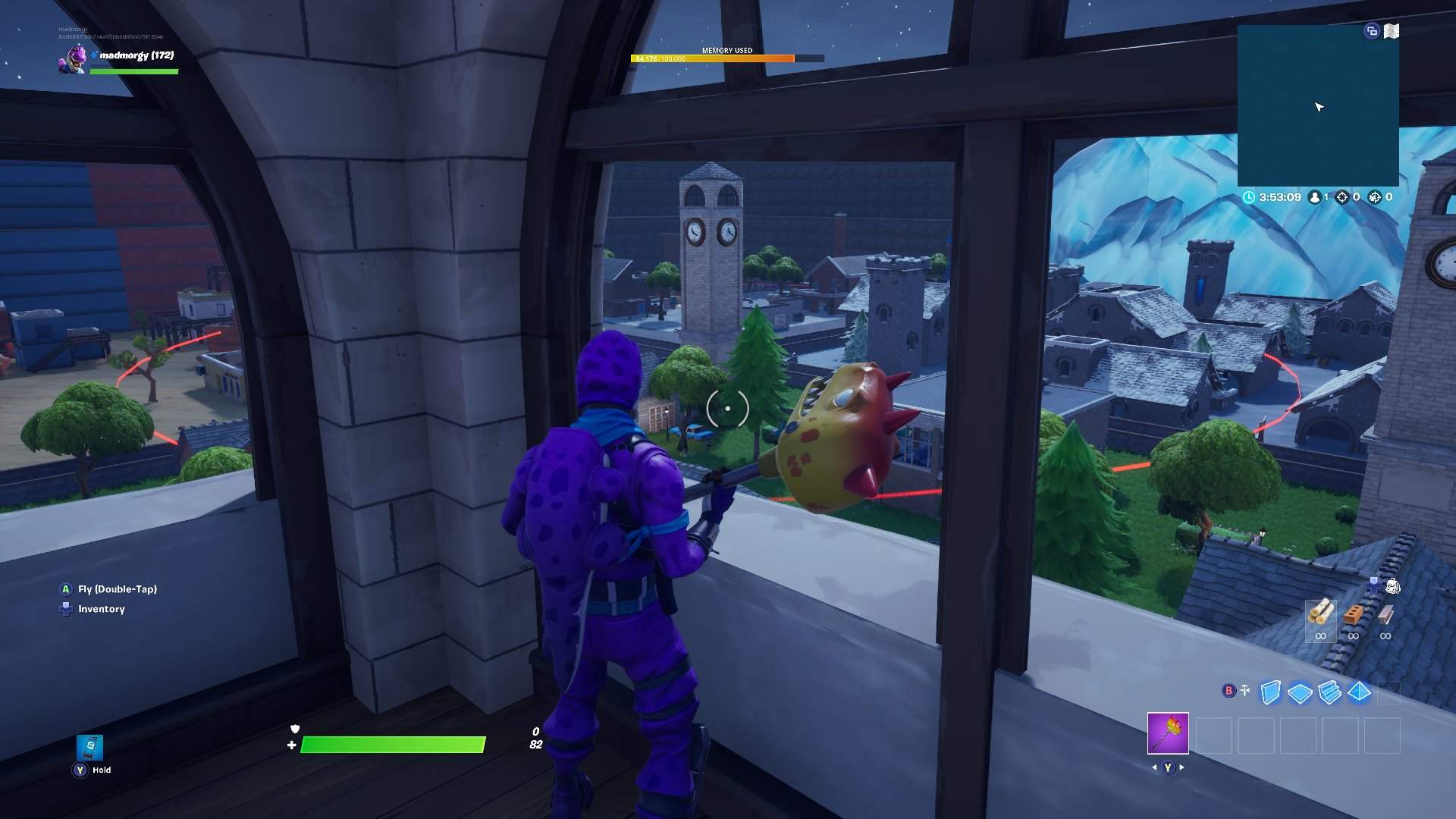1456x819 pixels.
Task: Click the minimap panel
Action: (1318, 106)
